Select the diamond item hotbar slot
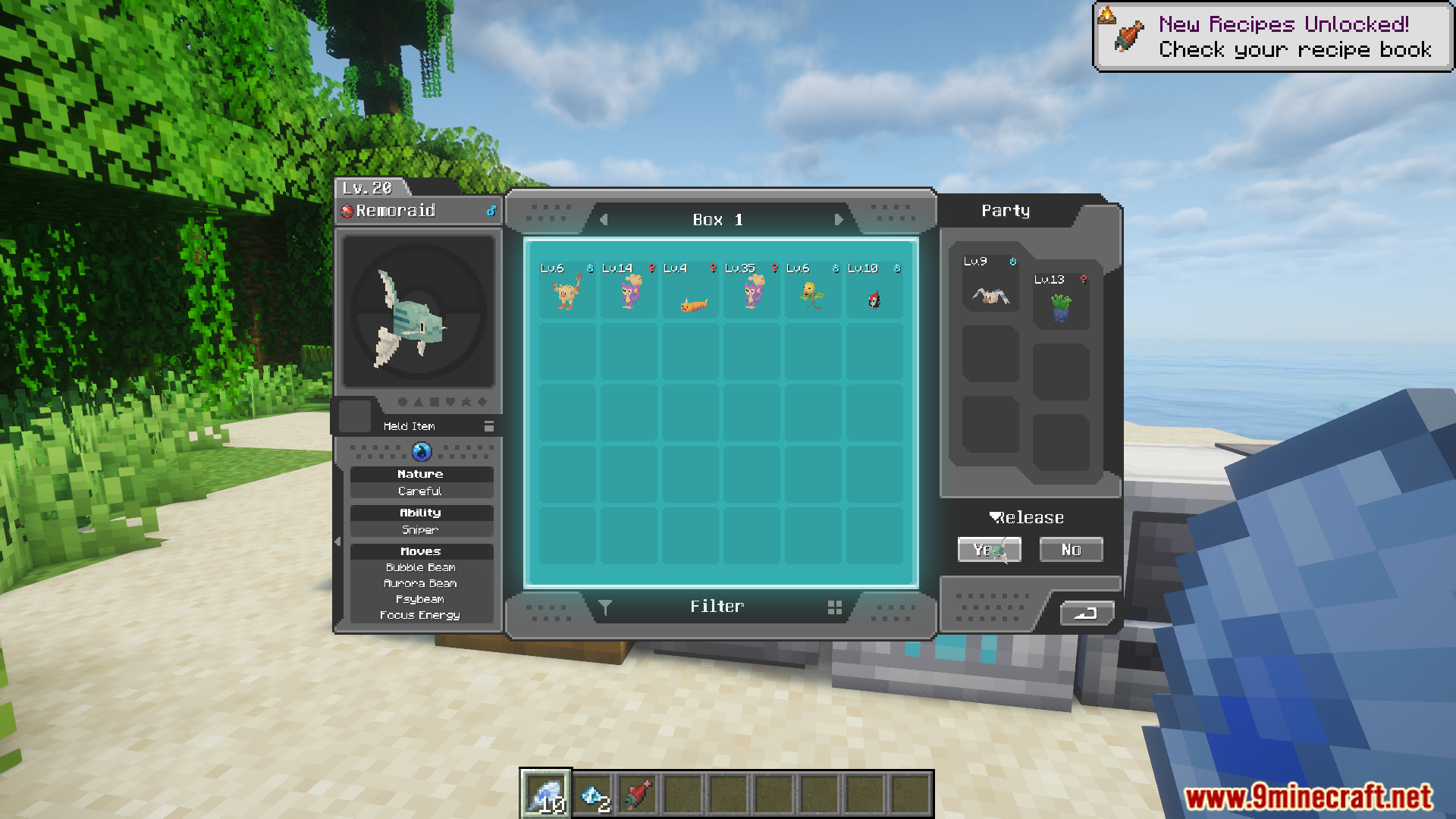Viewport: 1456px width, 819px height. [x=592, y=794]
